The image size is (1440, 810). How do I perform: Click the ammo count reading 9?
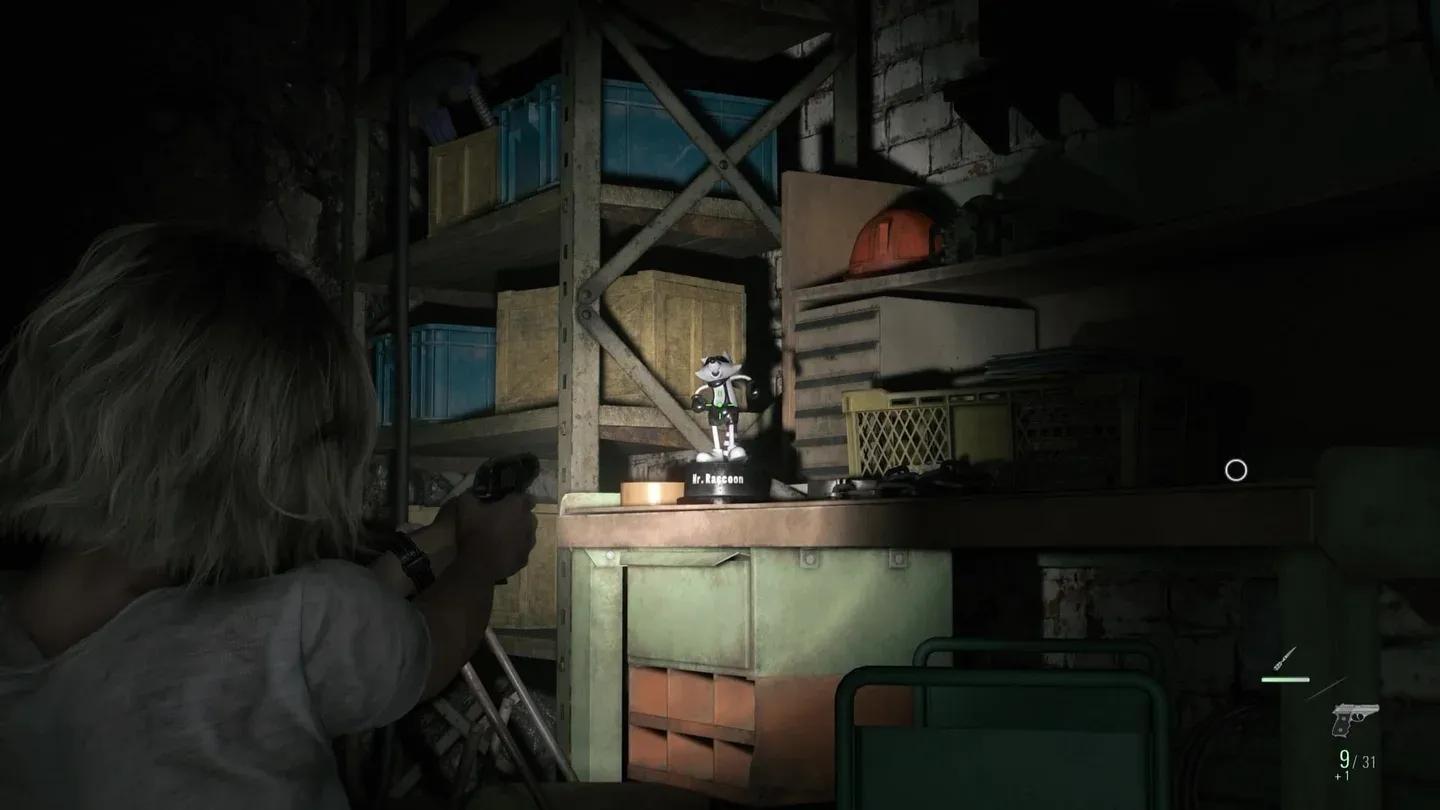1344,759
